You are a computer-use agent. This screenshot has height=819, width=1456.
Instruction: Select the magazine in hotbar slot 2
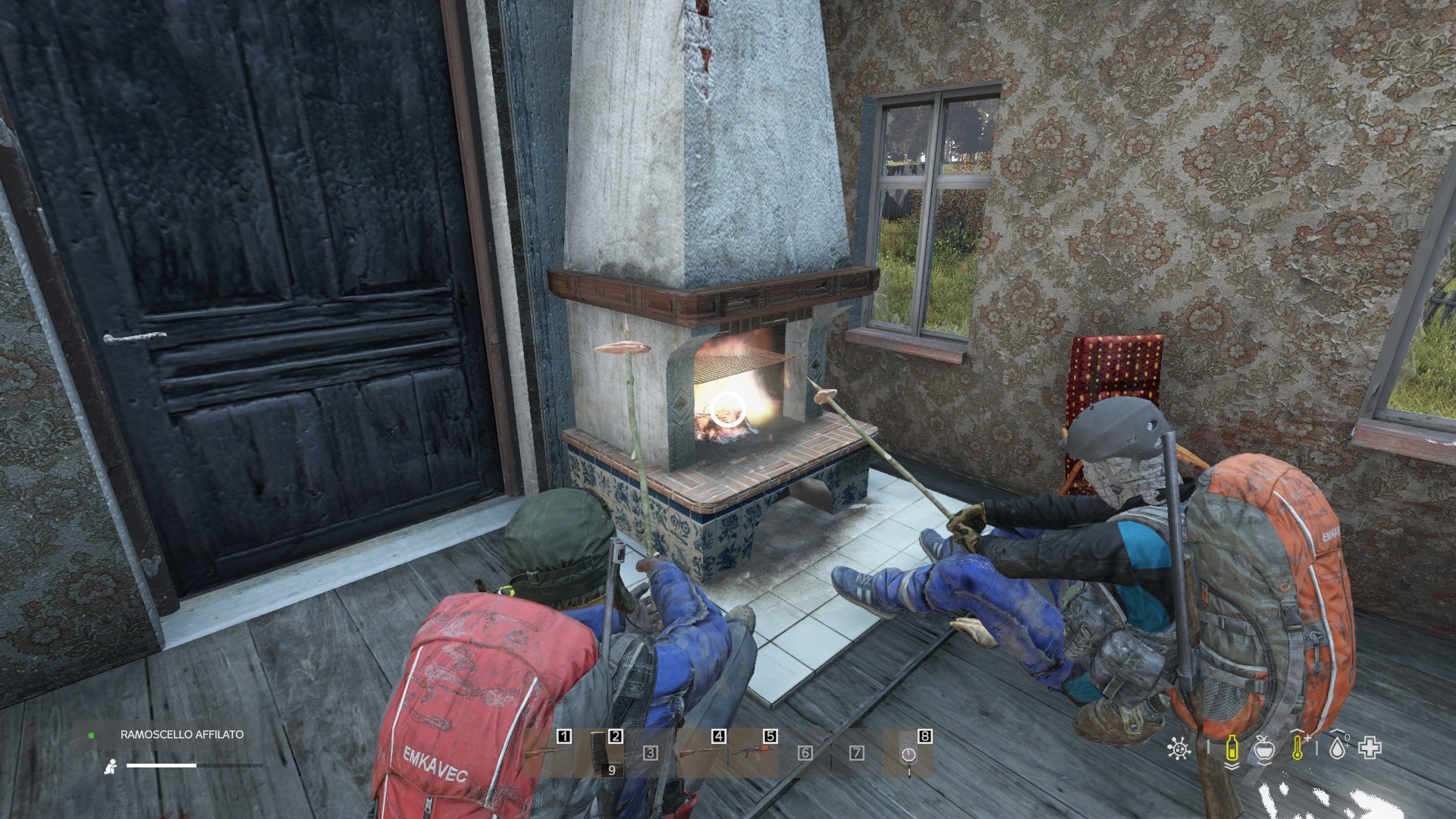click(599, 752)
